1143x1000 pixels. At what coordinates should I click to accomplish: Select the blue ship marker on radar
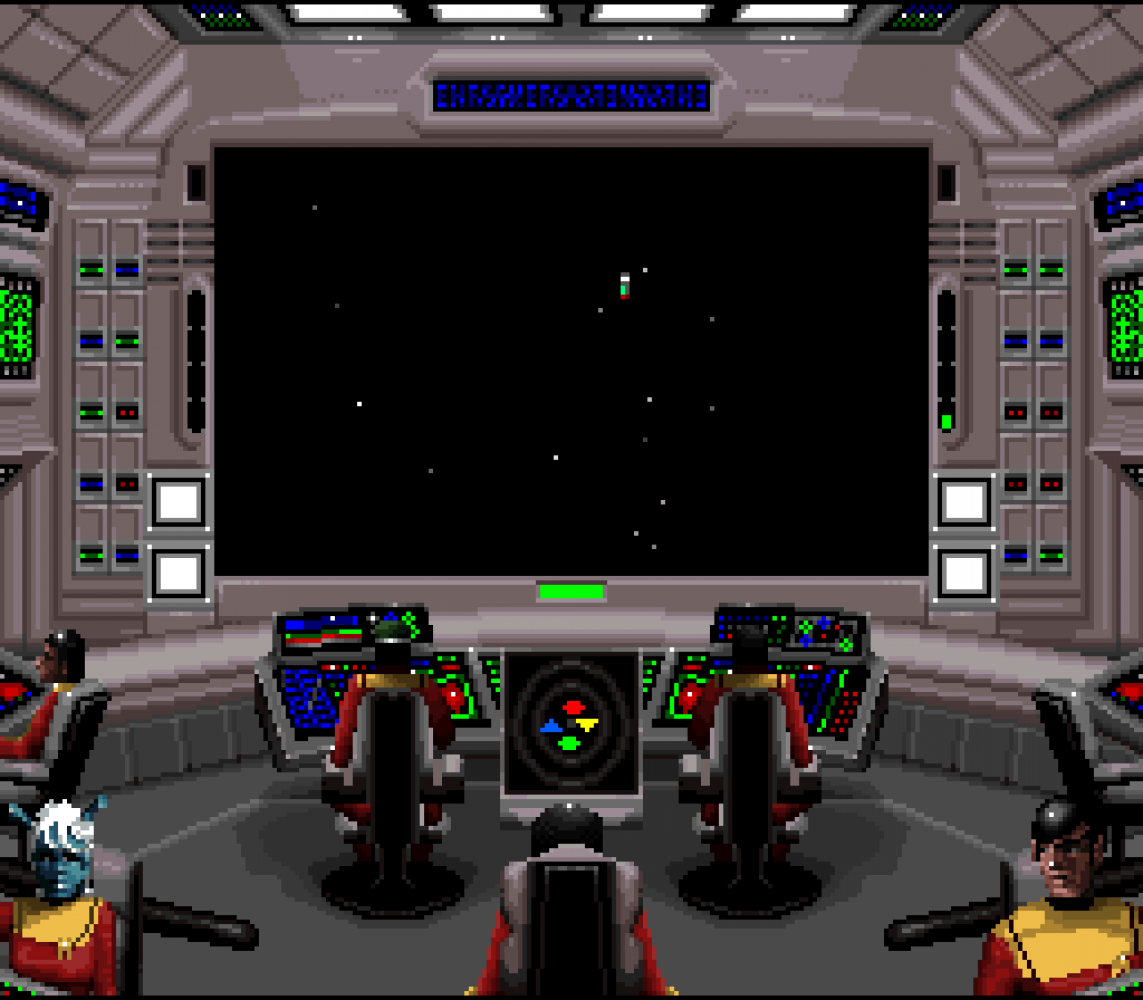click(551, 726)
